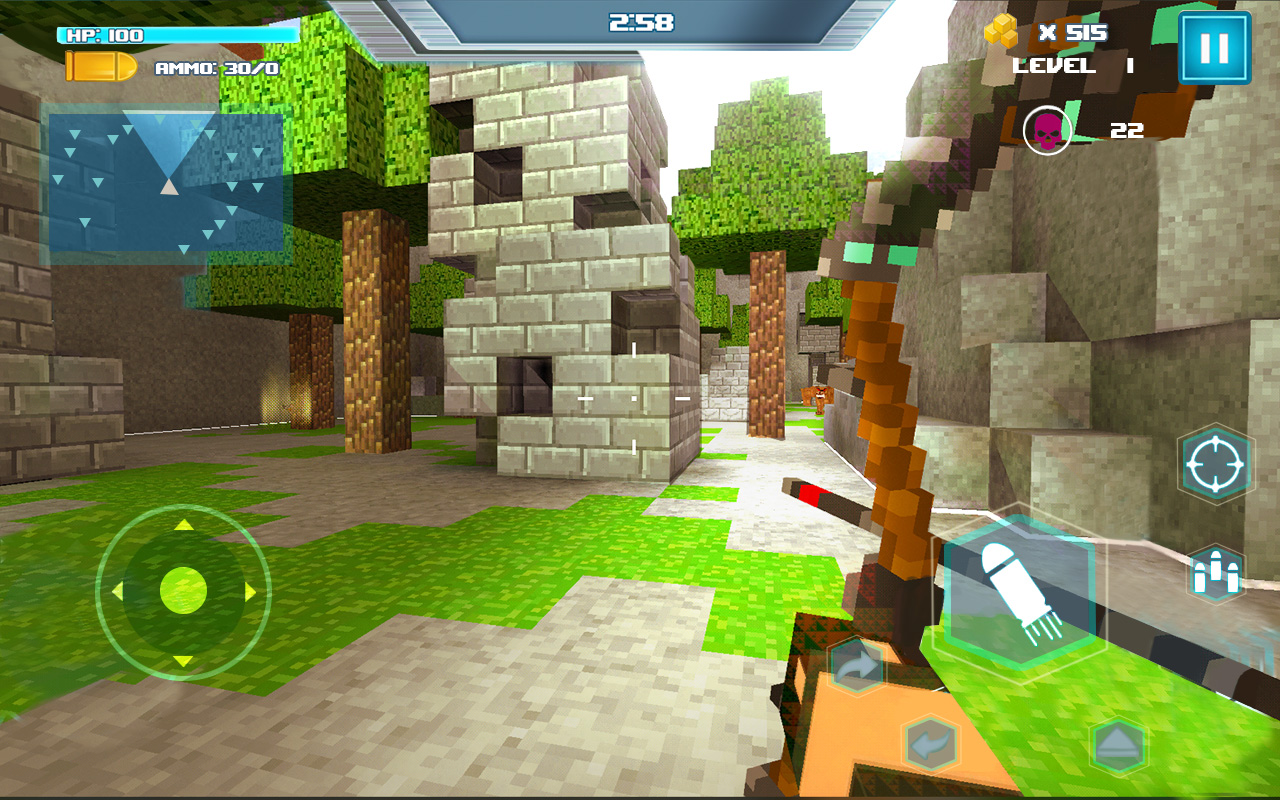Select the kill count showing 22
This screenshot has height=800, width=1280.
tap(1125, 130)
